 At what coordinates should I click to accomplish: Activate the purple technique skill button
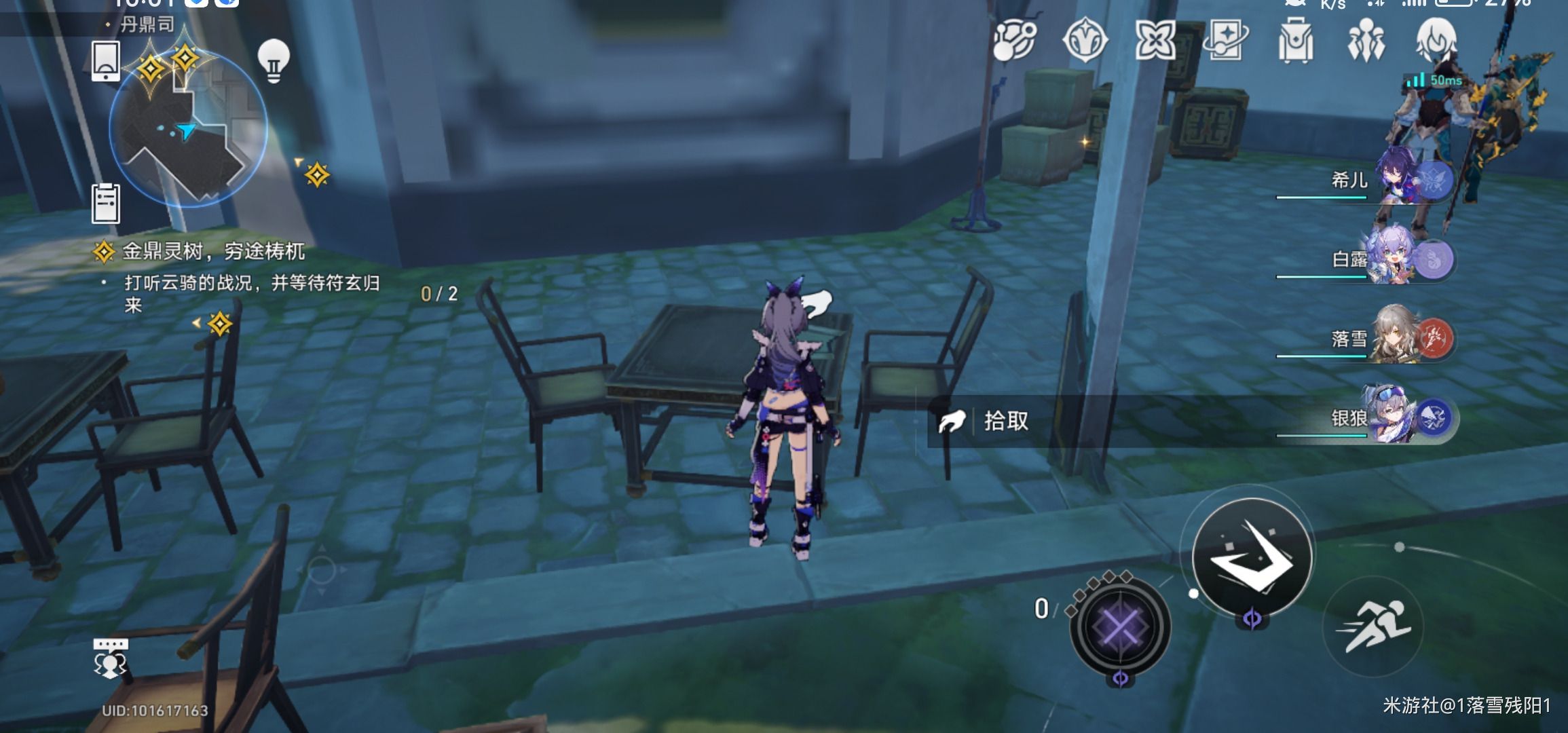pyautogui.click(x=1119, y=626)
